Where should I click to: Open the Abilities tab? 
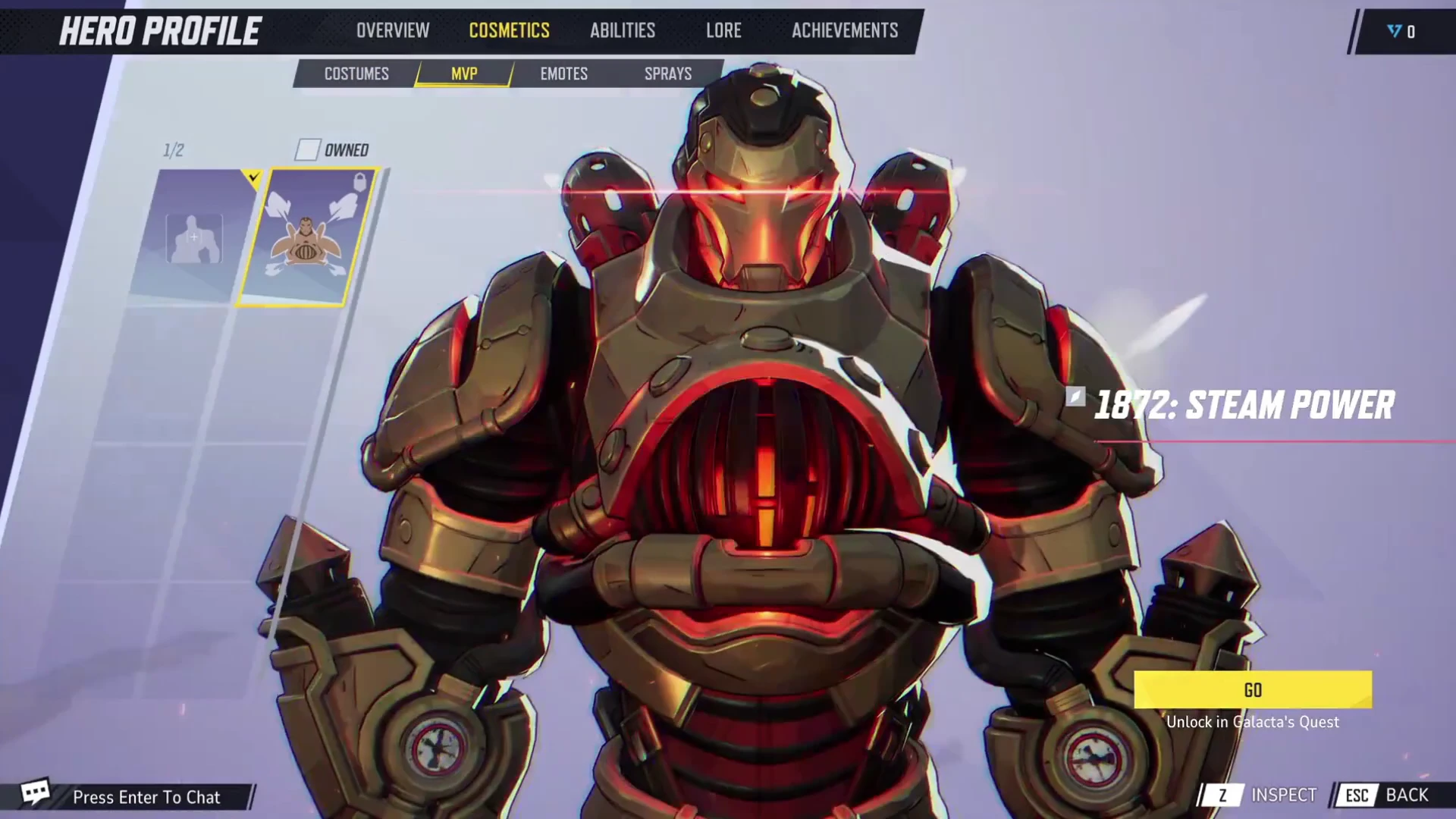[622, 30]
